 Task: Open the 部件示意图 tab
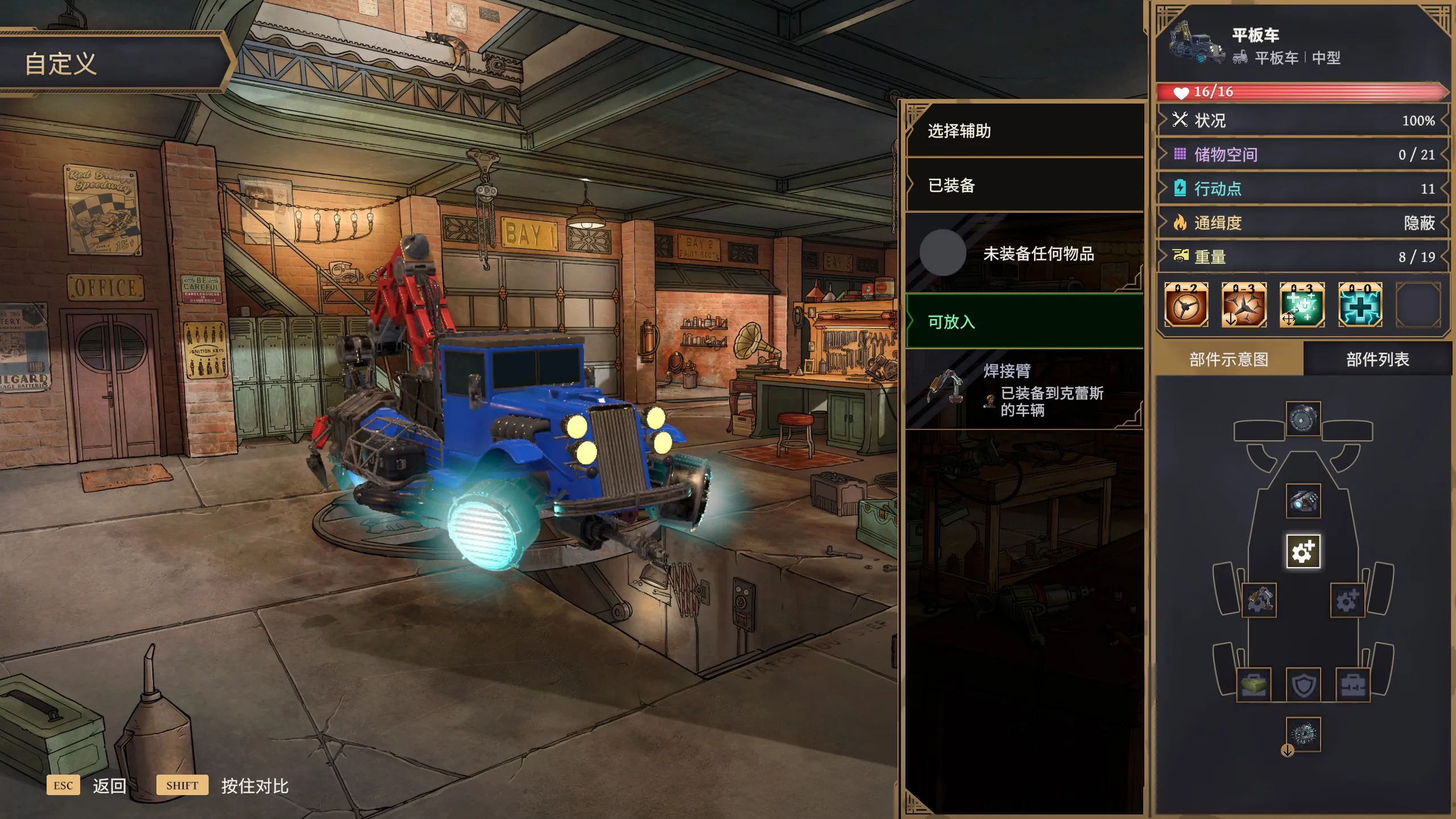pyautogui.click(x=1228, y=359)
